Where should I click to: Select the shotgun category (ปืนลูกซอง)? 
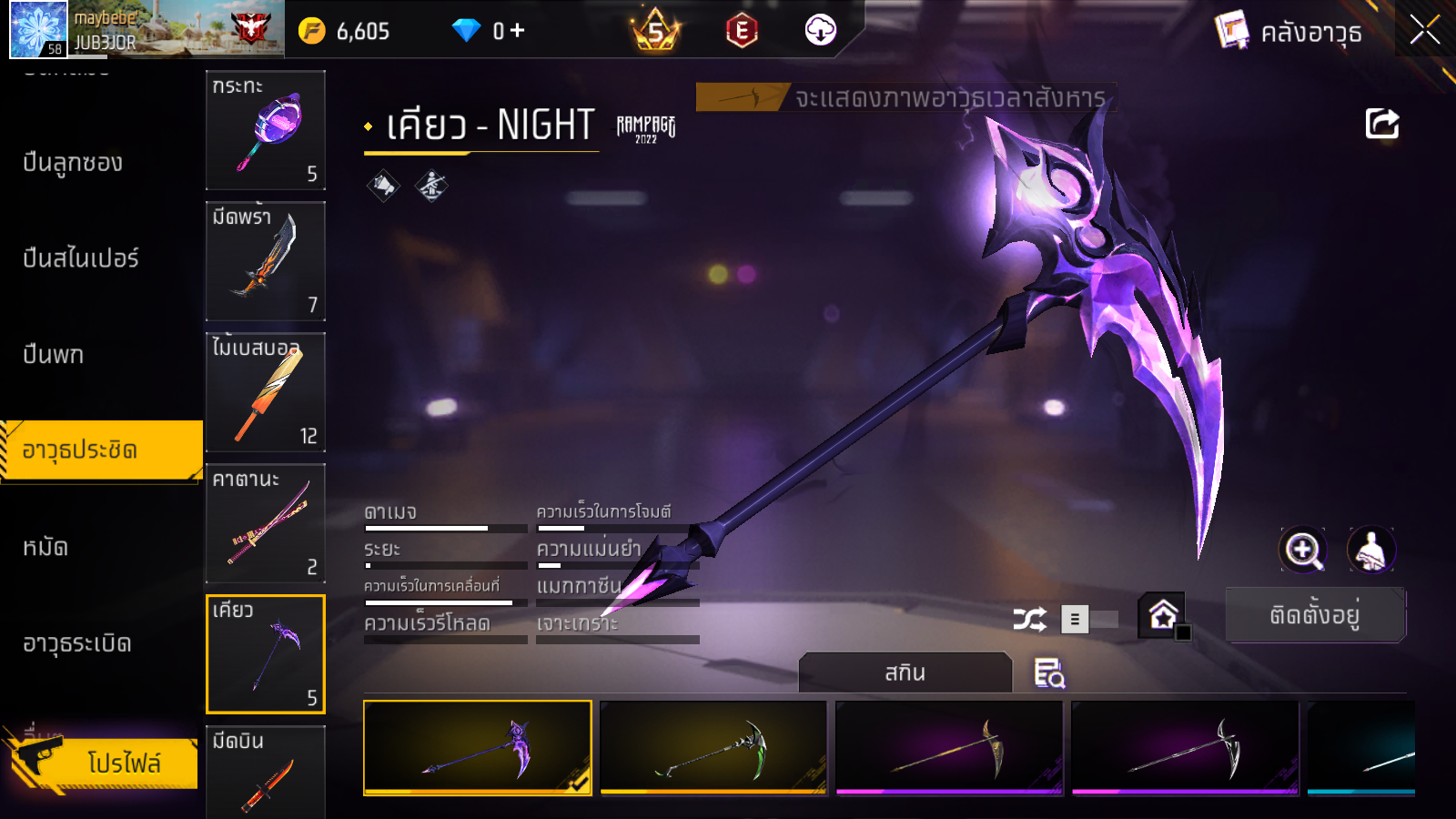[73, 163]
